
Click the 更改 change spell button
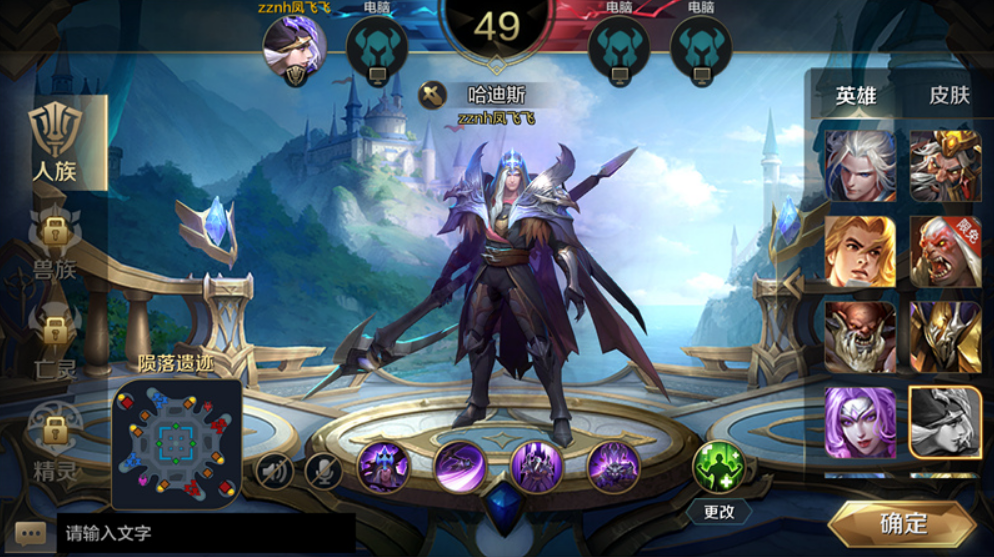pyautogui.click(x=719, y=511)
